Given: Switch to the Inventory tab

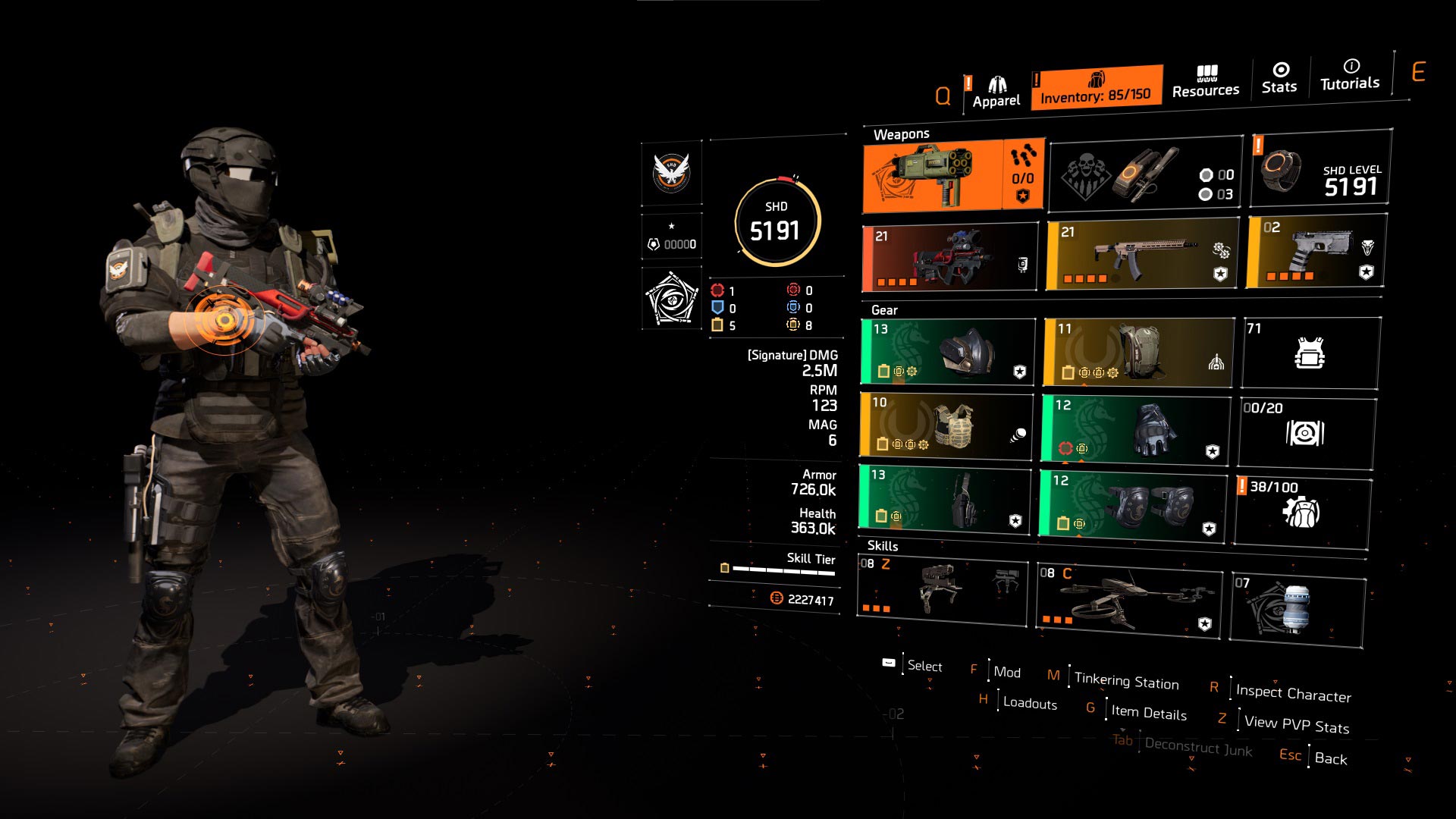Looking at the screenshot, I should (1096, 88).
